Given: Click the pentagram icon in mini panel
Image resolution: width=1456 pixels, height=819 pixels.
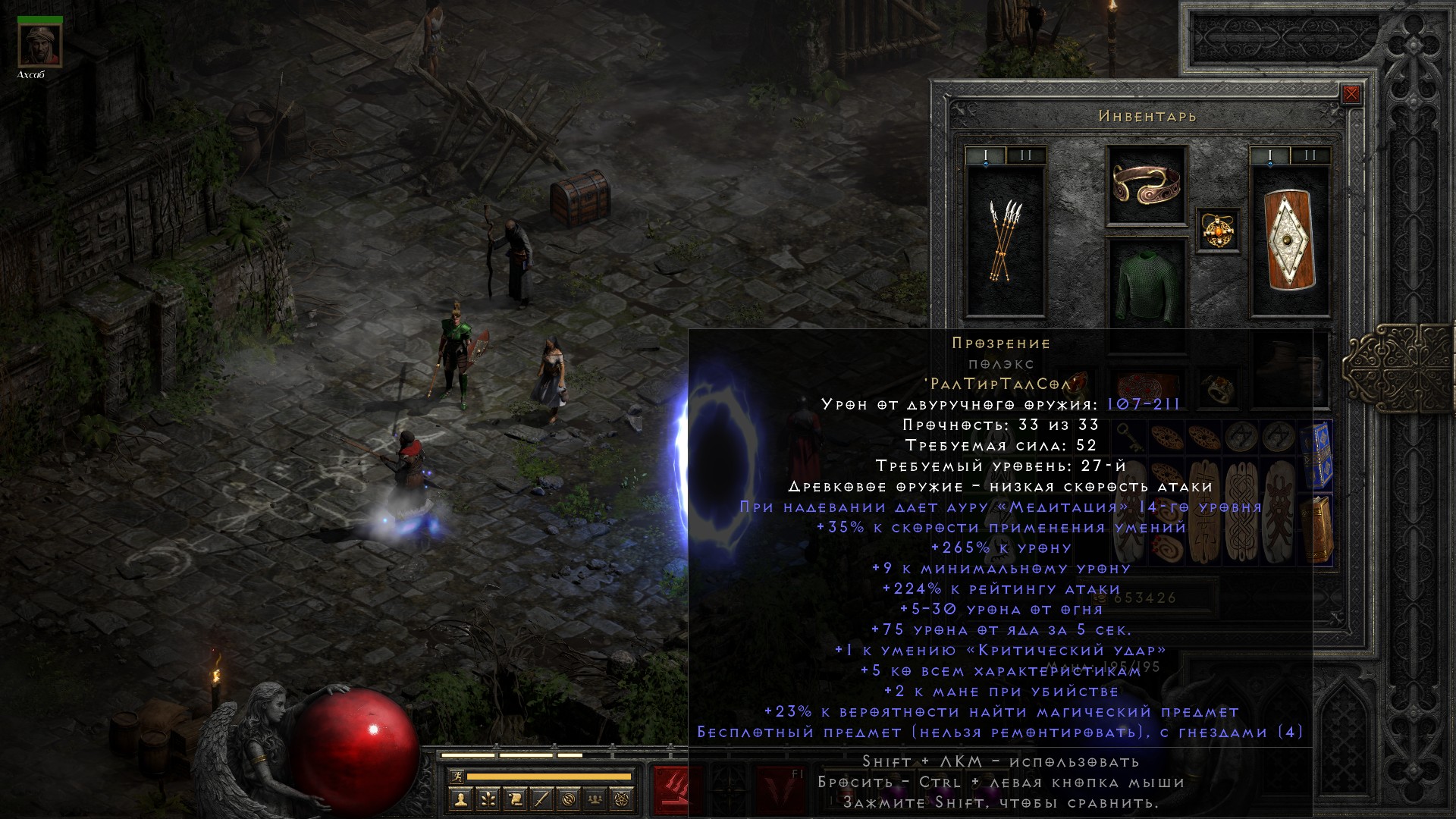Looking at the screenshot, I should coord(623,799).
